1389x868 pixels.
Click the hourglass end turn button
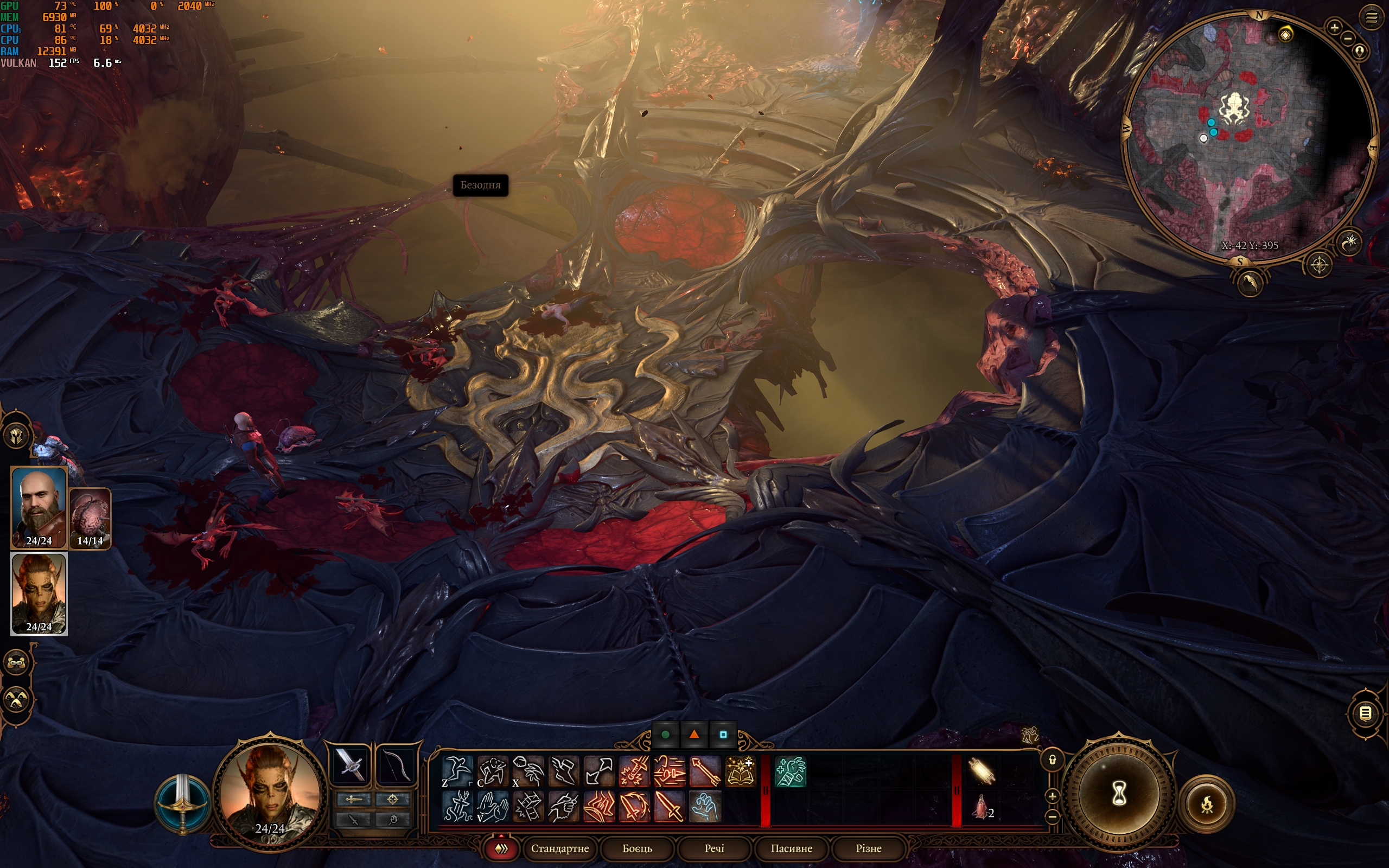[x=1119, y=794]
